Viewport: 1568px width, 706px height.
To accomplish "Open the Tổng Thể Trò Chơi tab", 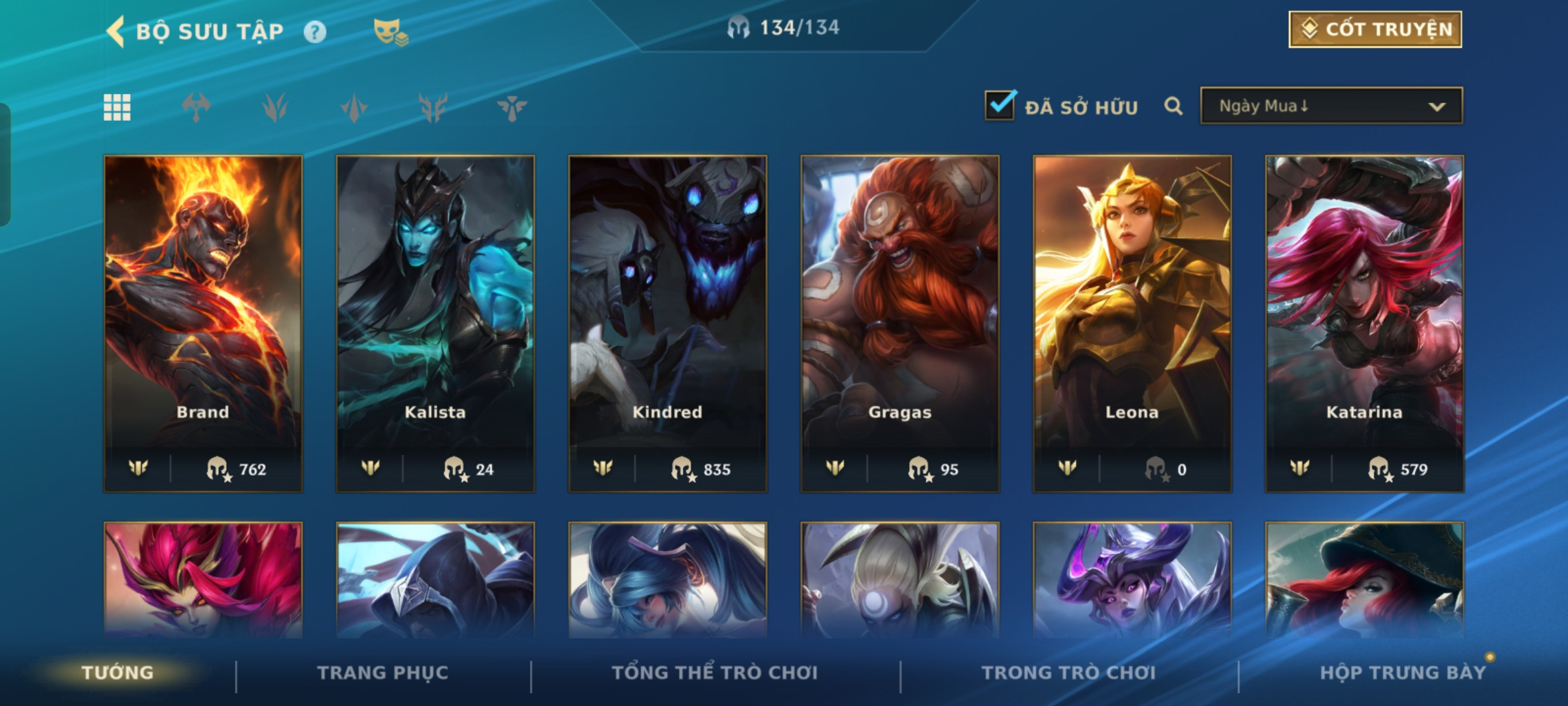I will pyautogui.click(x=715, y=673).
